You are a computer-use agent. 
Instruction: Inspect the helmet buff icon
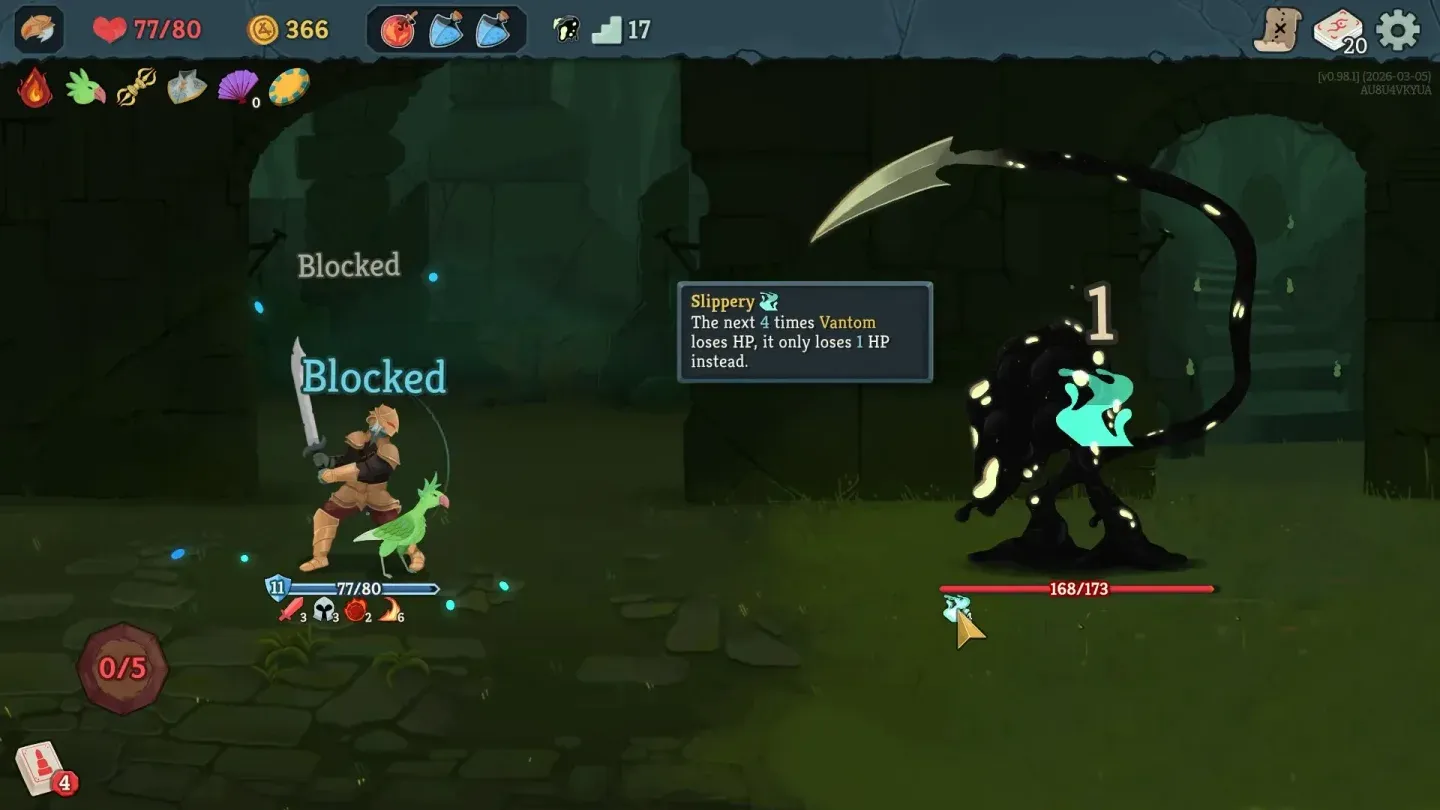(325, 609)
